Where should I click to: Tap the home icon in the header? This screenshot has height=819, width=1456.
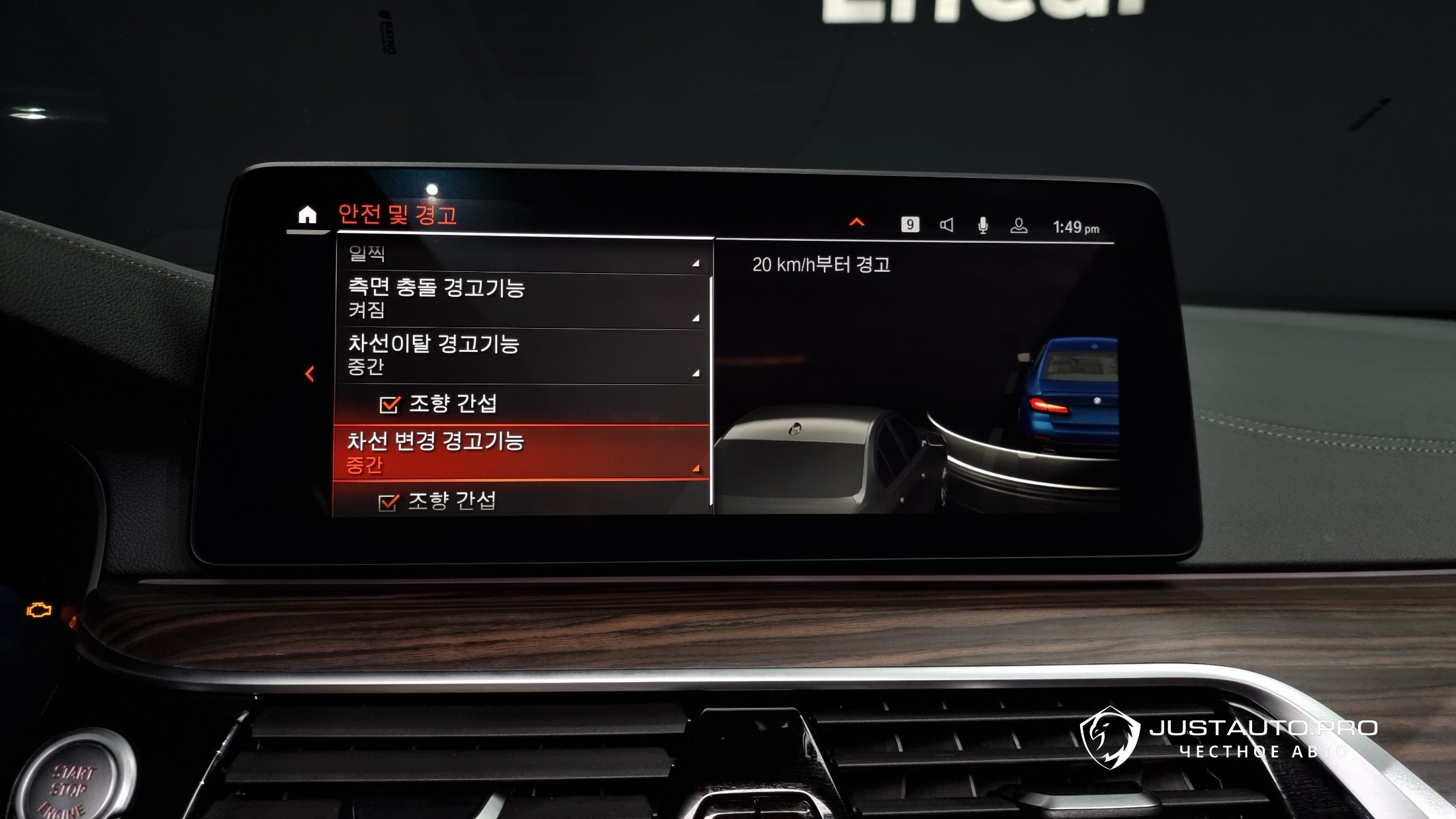pyautogui.click(x=307, y=215)
